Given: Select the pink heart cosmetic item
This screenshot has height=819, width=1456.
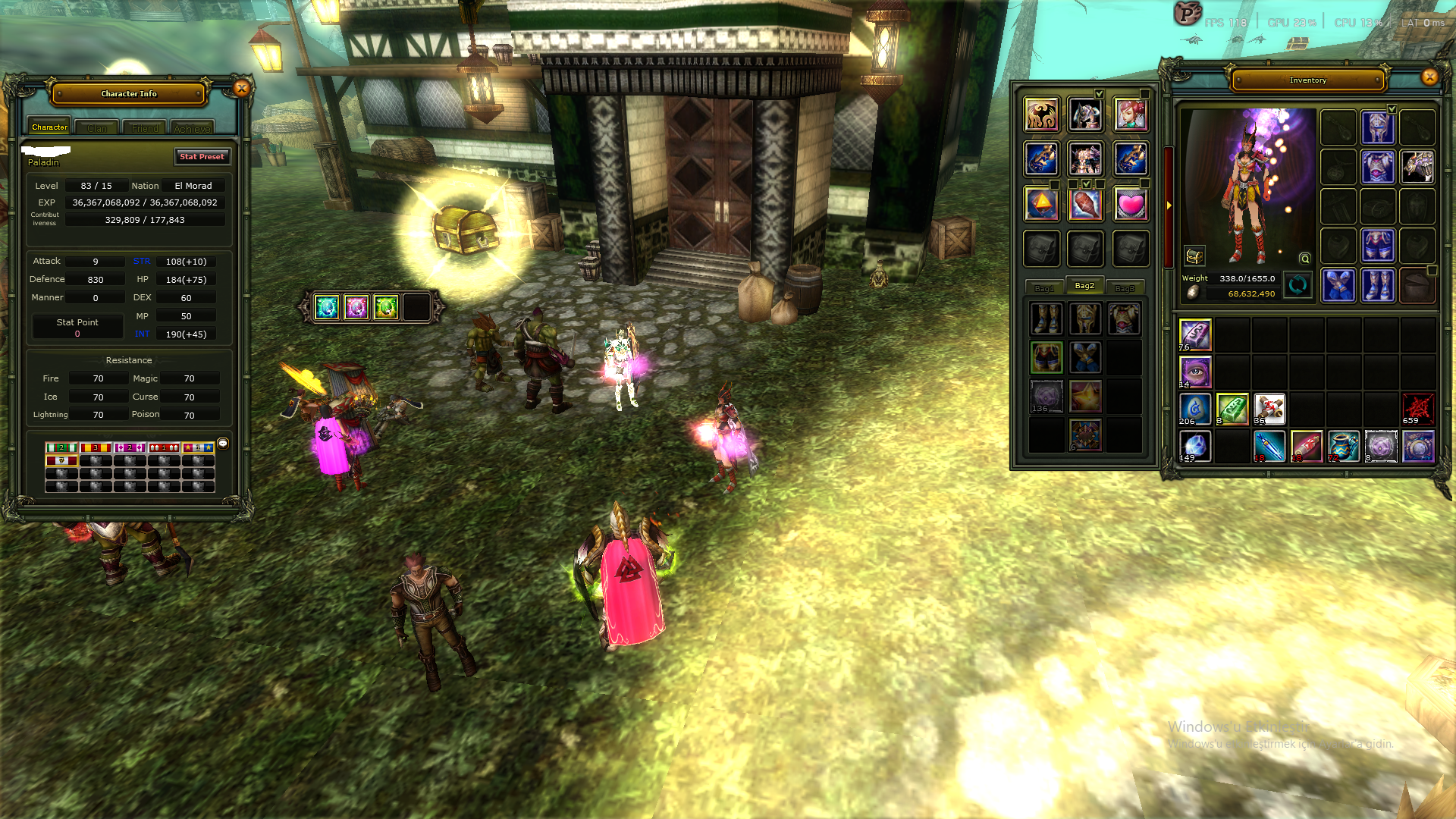Looking at the screenshot, I should click(1131, 203).
